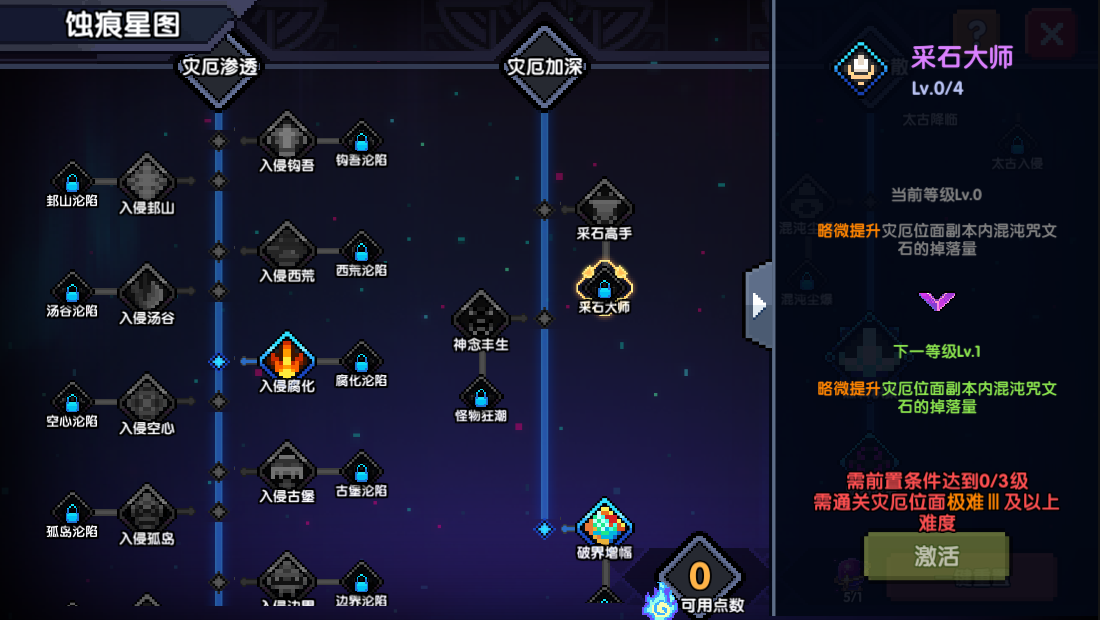Pick the 入侵汤谷 node
This screenshot has height=620, width=1100.
coord(147,292)
